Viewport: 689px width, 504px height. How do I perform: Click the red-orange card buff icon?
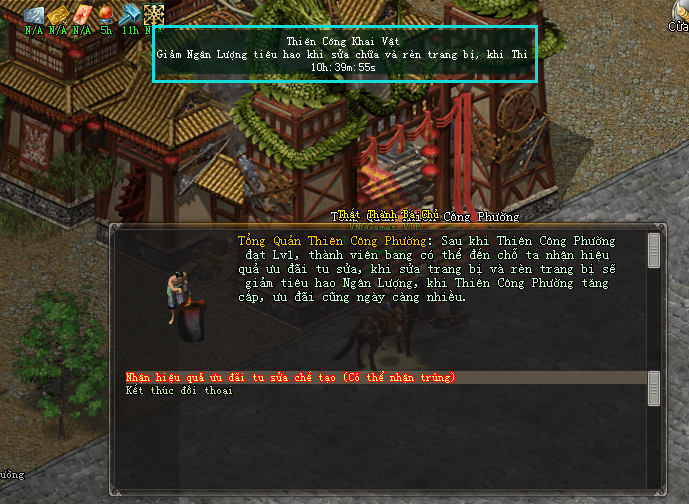click(82, 14)
